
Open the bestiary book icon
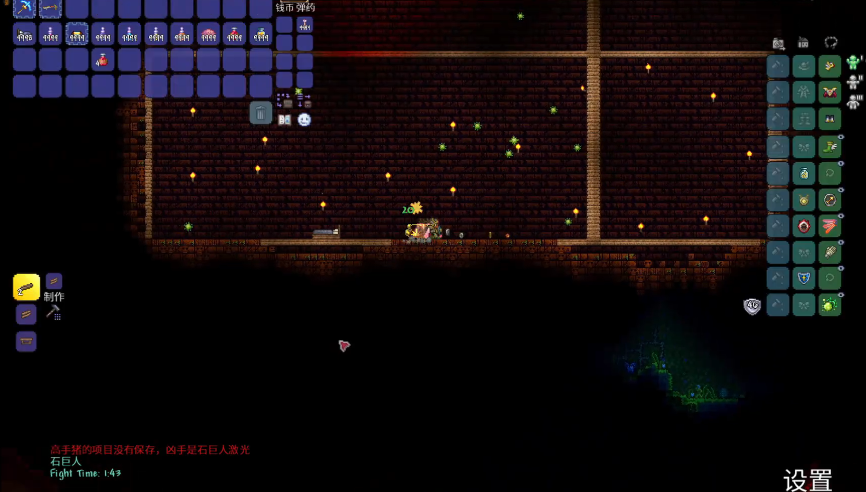point(285,120)
